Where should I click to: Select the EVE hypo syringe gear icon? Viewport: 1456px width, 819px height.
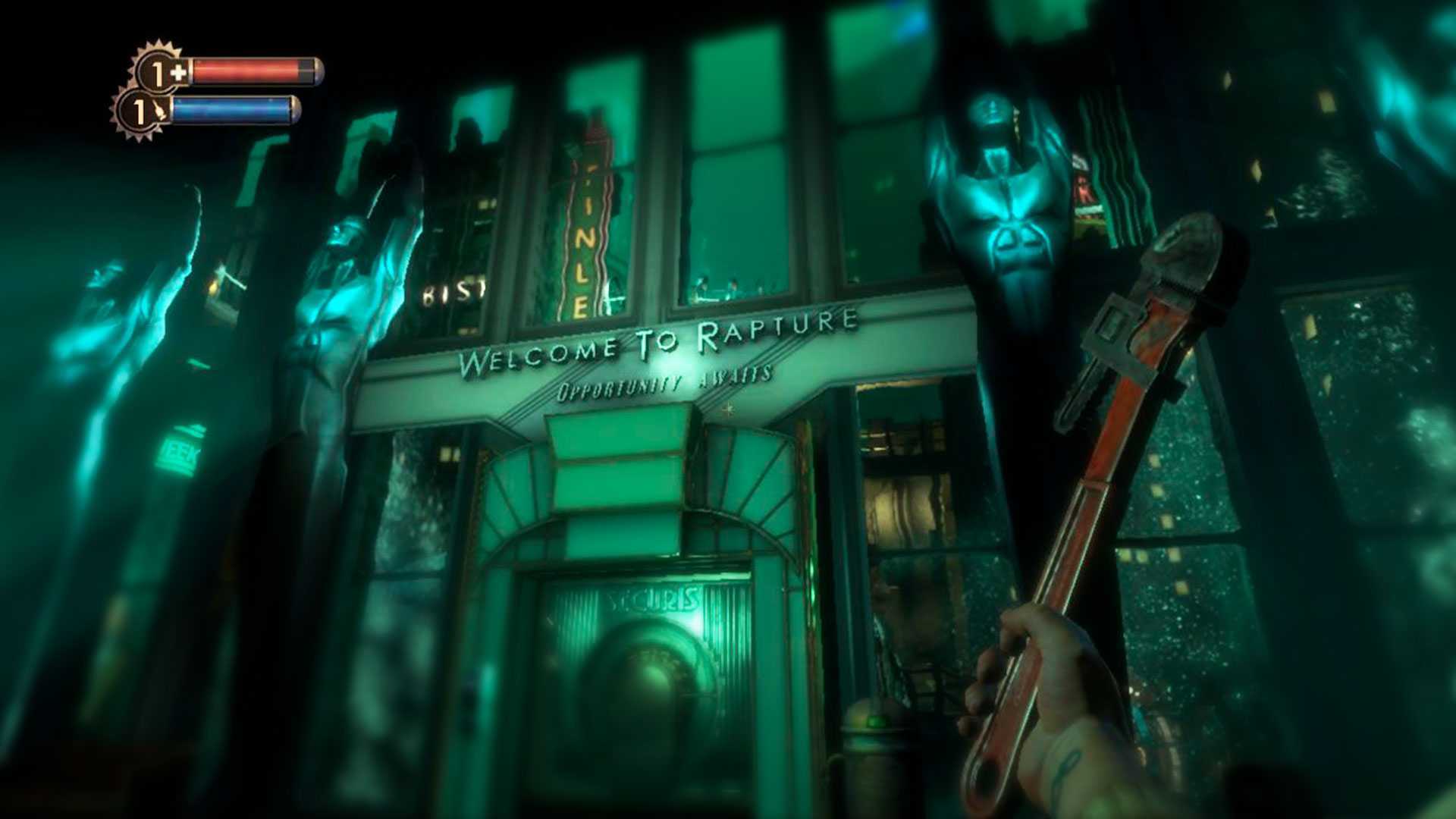point(141,111)
